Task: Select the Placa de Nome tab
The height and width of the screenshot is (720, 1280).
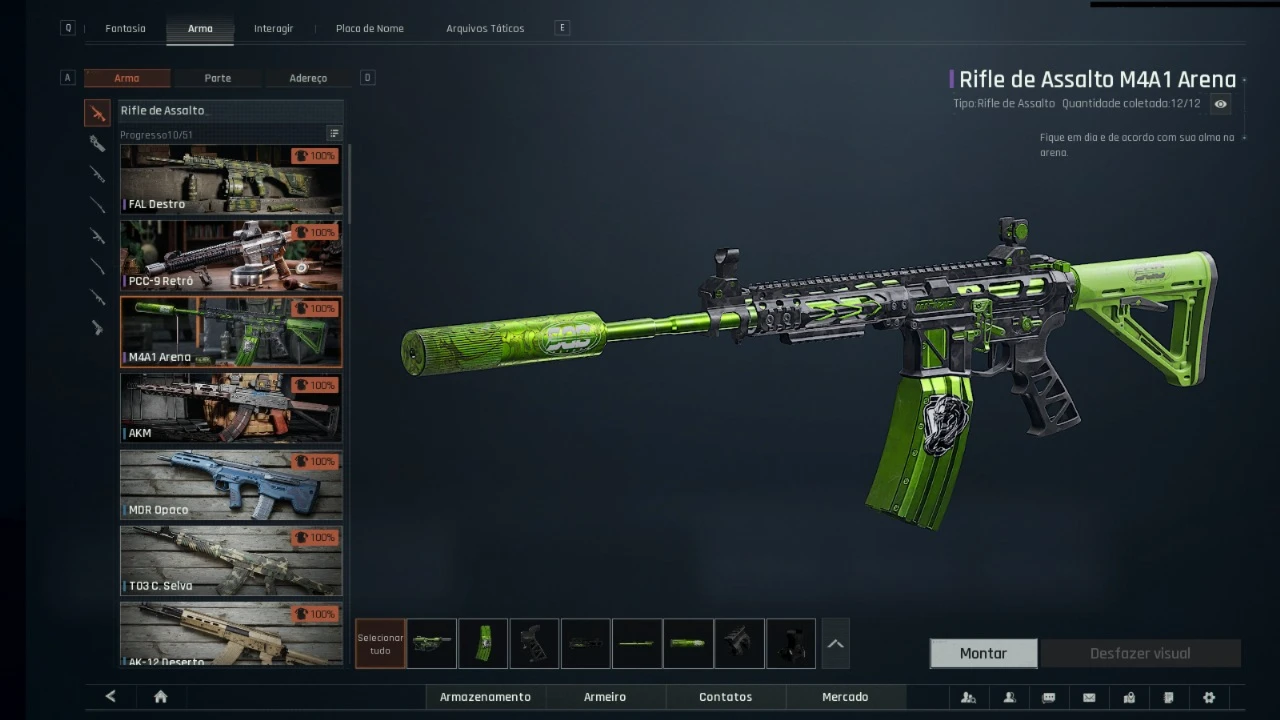Action: (x=370, y=28)
